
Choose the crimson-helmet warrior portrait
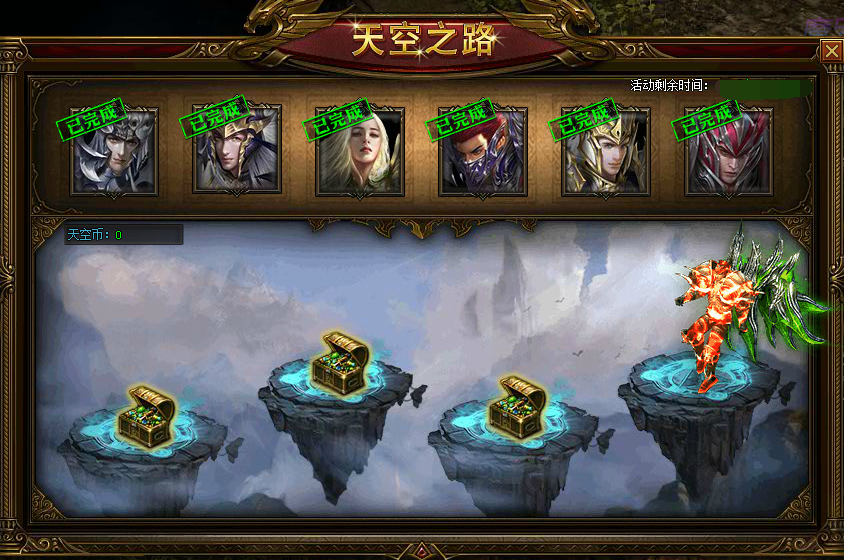pyautogui.click(x=729, y=152)
